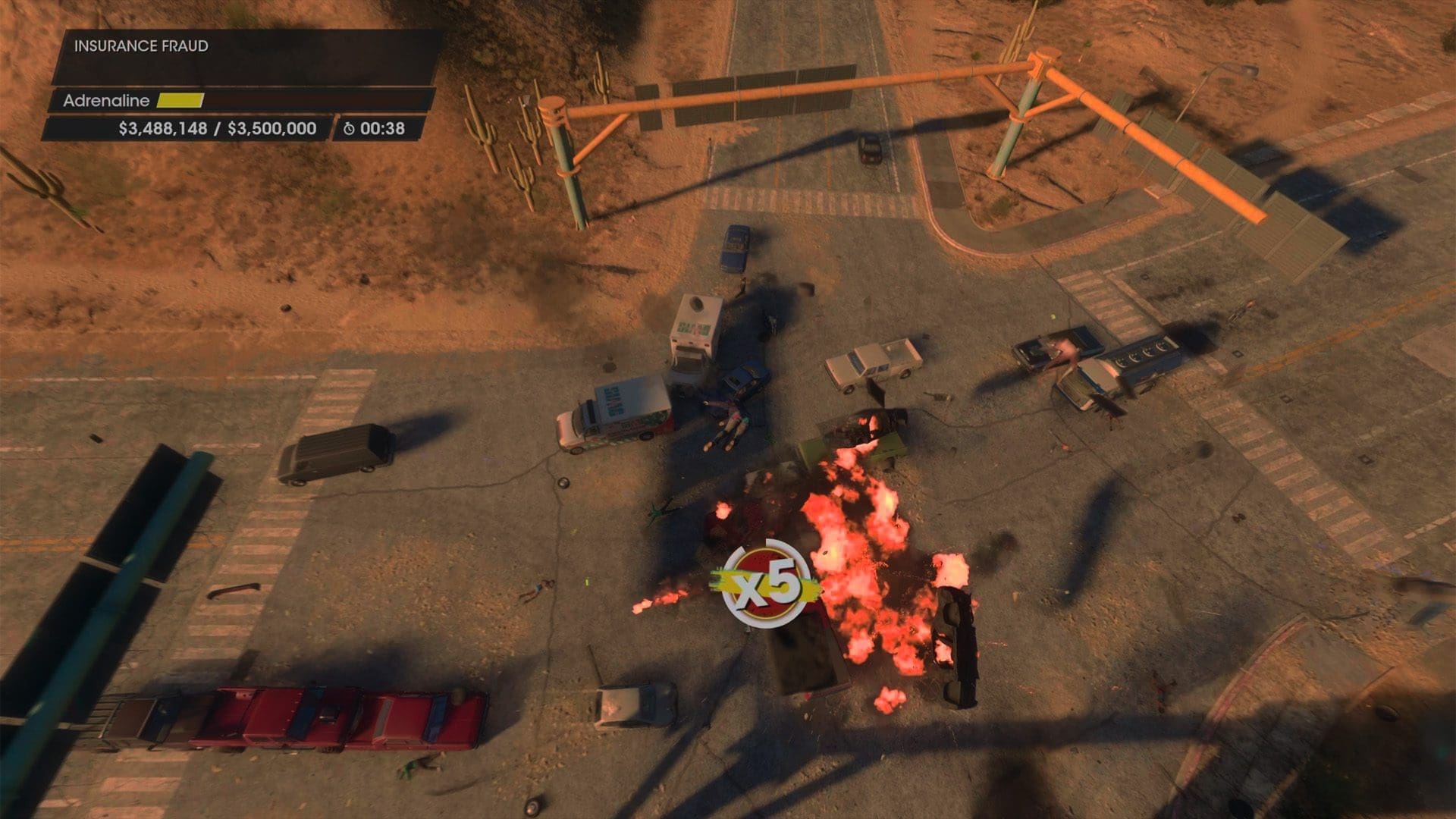Select the Insurance Fraud objective panel
This screenshot has height=819, width=1456.
[244, 57]
